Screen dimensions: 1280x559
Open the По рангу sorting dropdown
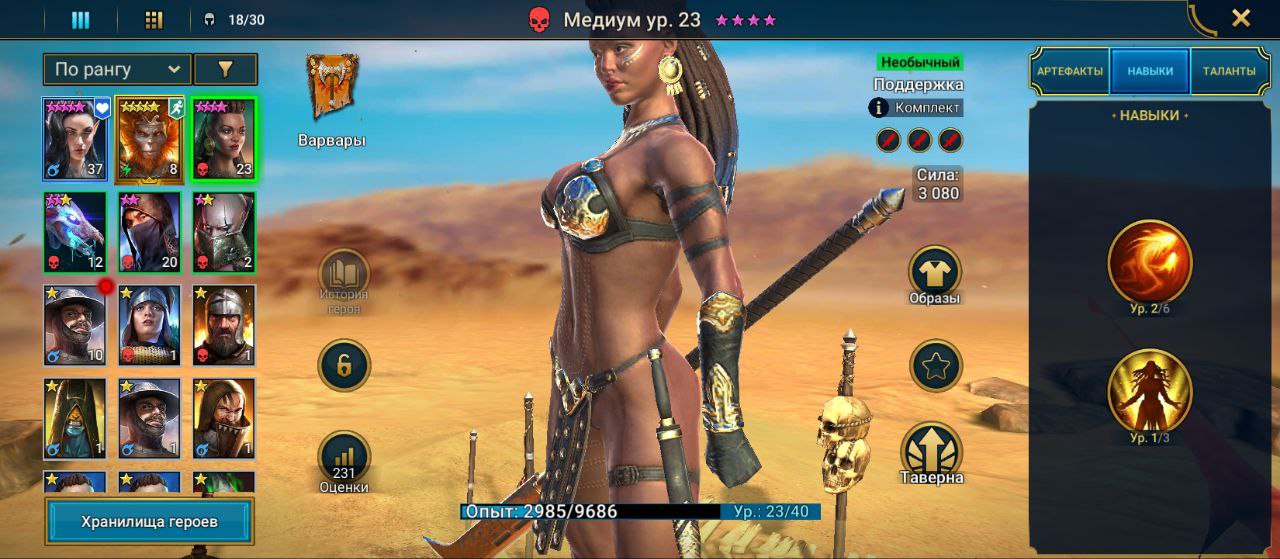117,69
